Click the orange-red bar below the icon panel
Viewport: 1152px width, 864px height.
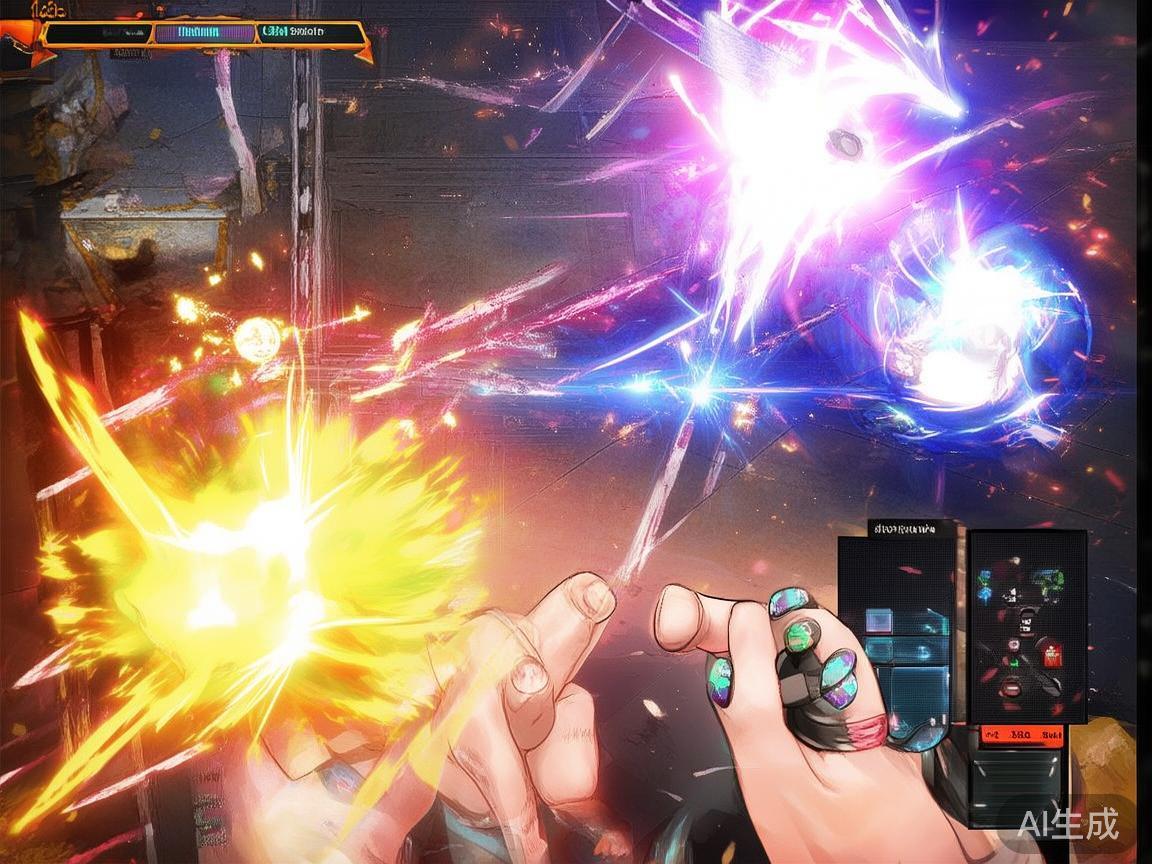click(x=1023, y=736)
